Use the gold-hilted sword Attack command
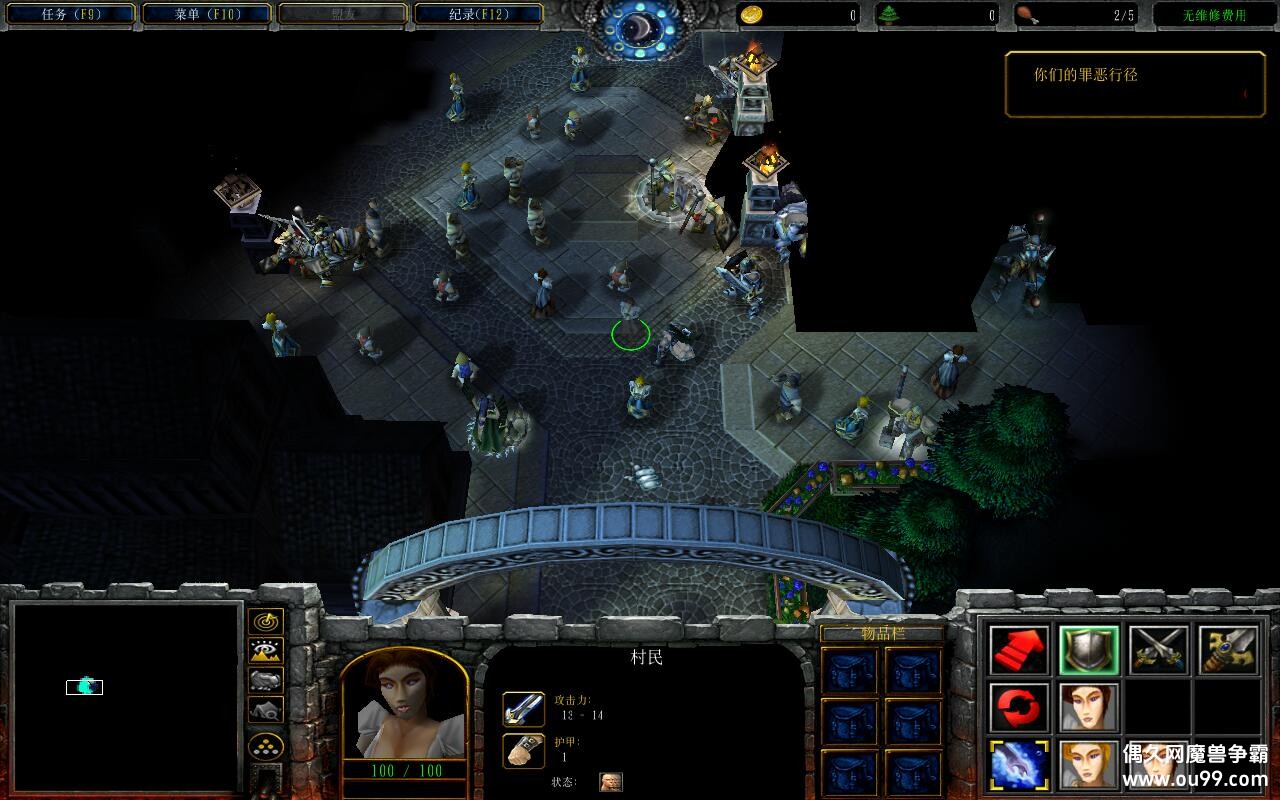Image resolution: width=1280 pixels, height=800 pixels. tap(1229, 650)
